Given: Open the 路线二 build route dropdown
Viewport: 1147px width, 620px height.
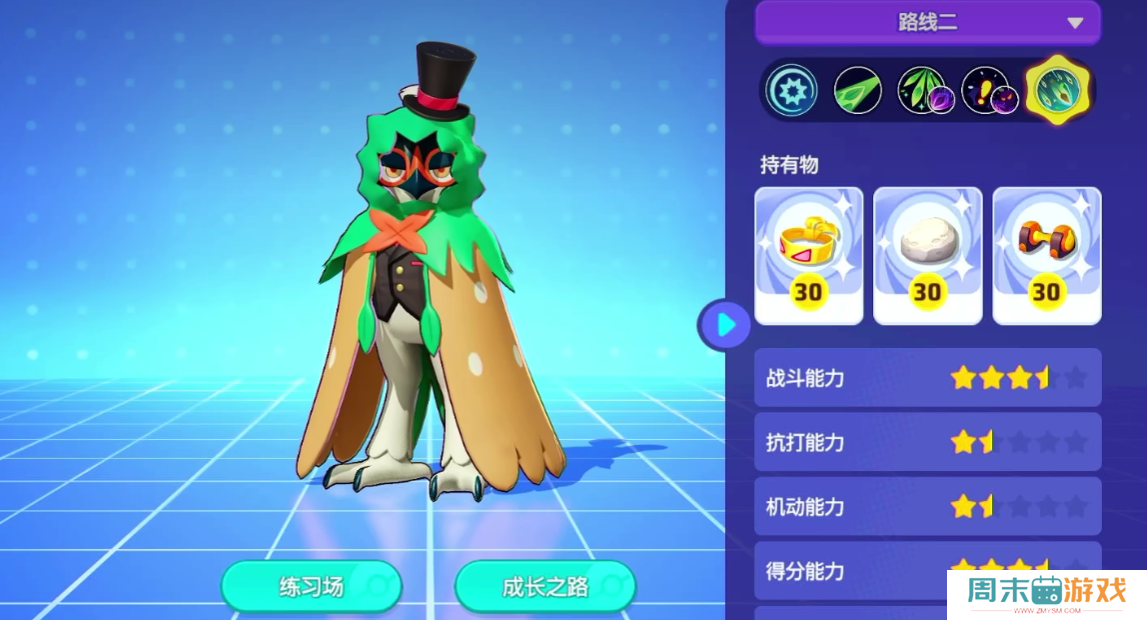Looking at the screenshot, I should (927, 22).
